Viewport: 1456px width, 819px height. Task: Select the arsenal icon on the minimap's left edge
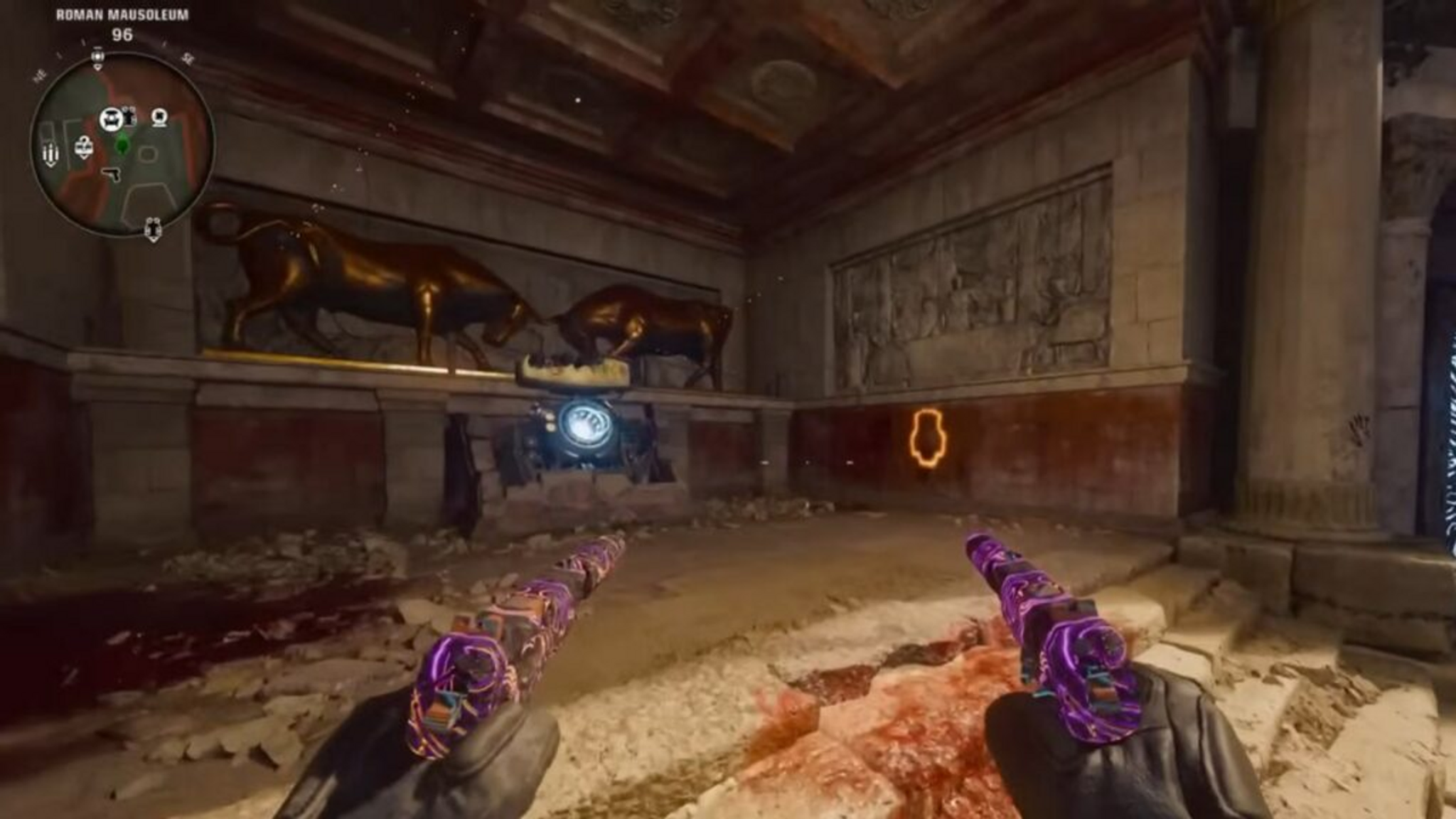pyautogui.click(x=50, y=154)
